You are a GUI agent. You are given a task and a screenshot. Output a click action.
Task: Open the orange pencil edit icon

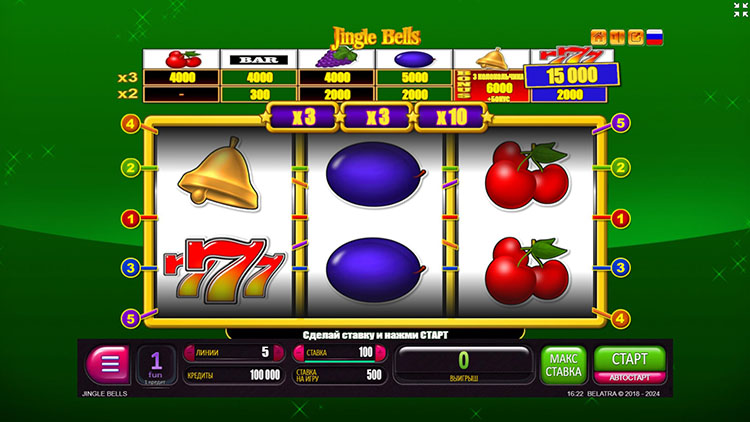pyautogui.click(x=637, y=38)
